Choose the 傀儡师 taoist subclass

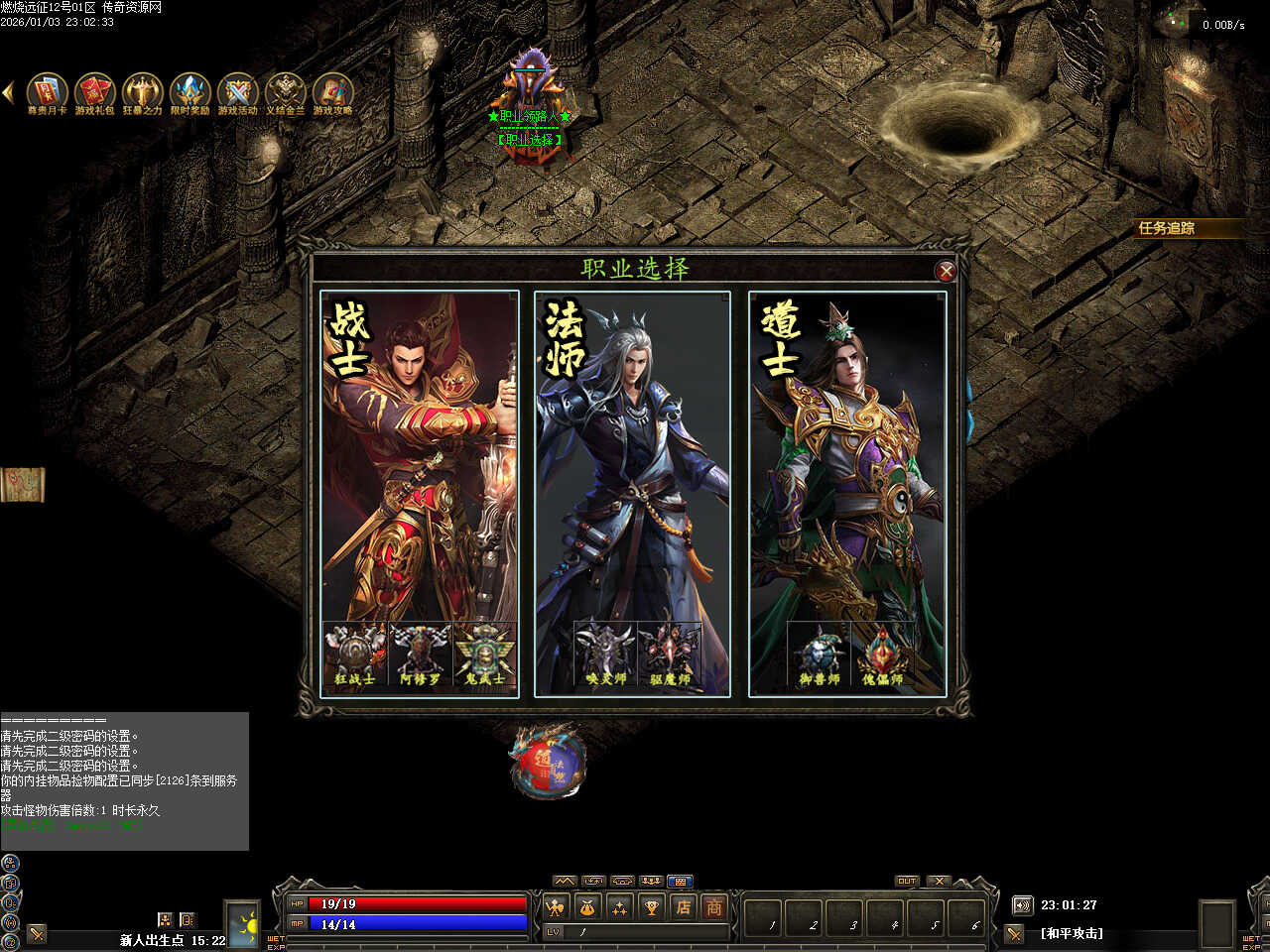tap(882, 654)
